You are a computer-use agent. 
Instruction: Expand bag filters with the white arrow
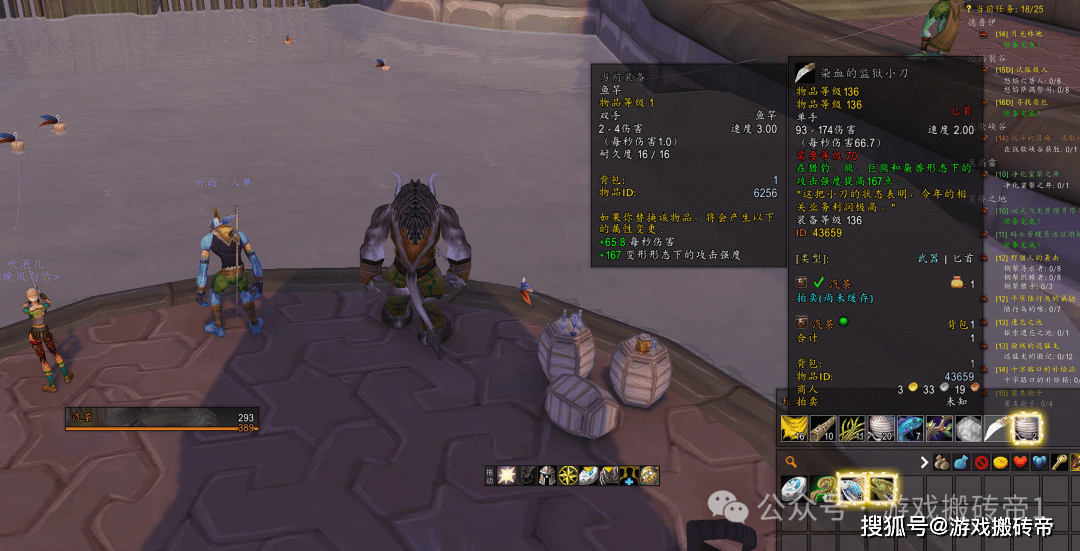[x=924, y=463]
